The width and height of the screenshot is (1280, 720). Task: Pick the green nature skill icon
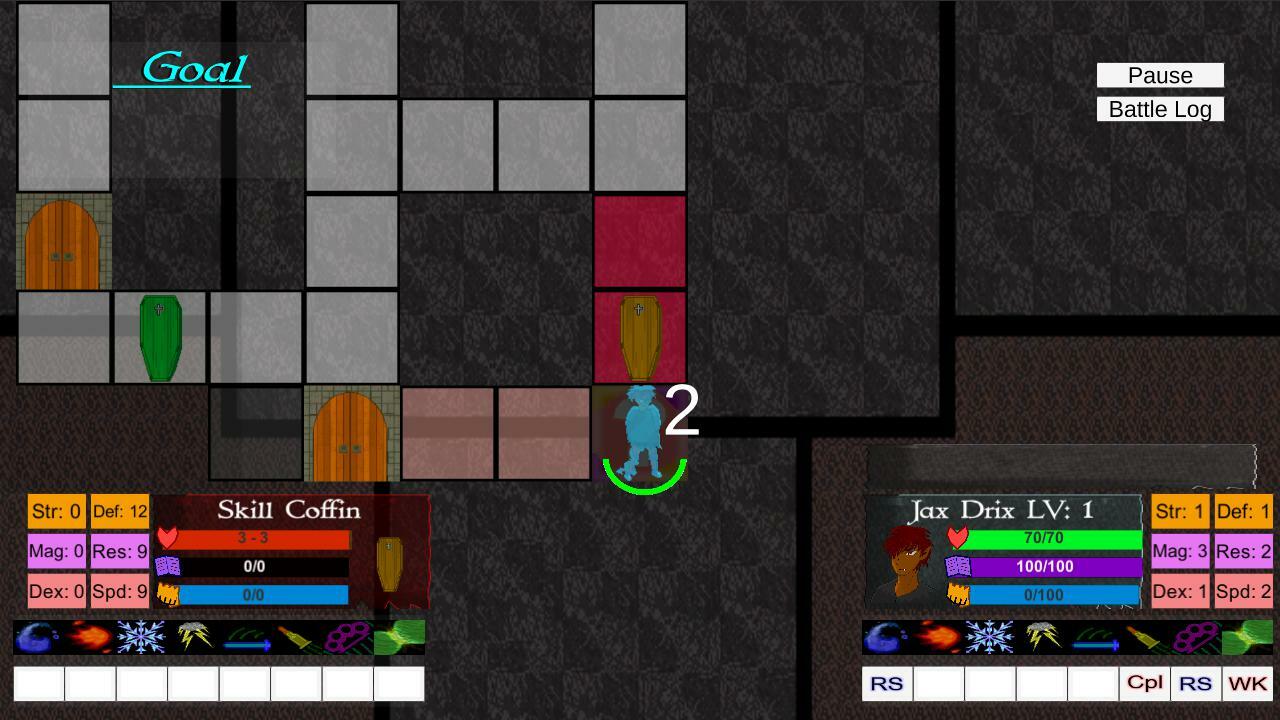(x=400, y=637)
